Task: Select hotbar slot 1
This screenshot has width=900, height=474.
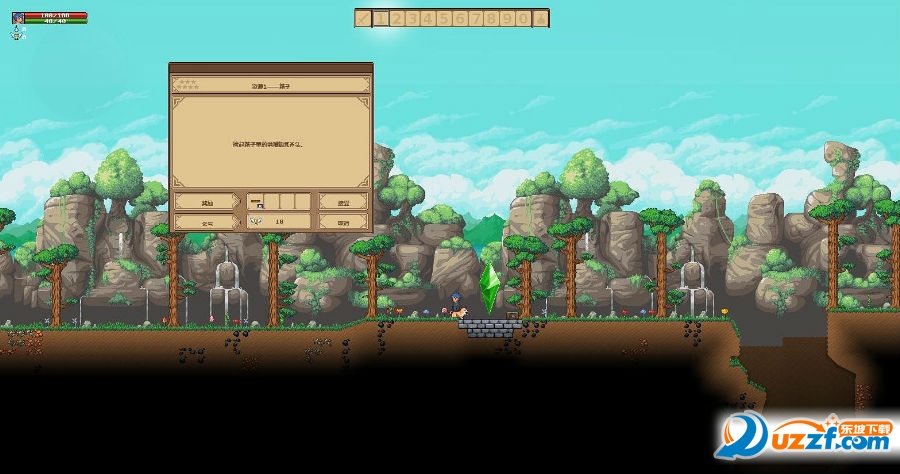Action: 380,17
